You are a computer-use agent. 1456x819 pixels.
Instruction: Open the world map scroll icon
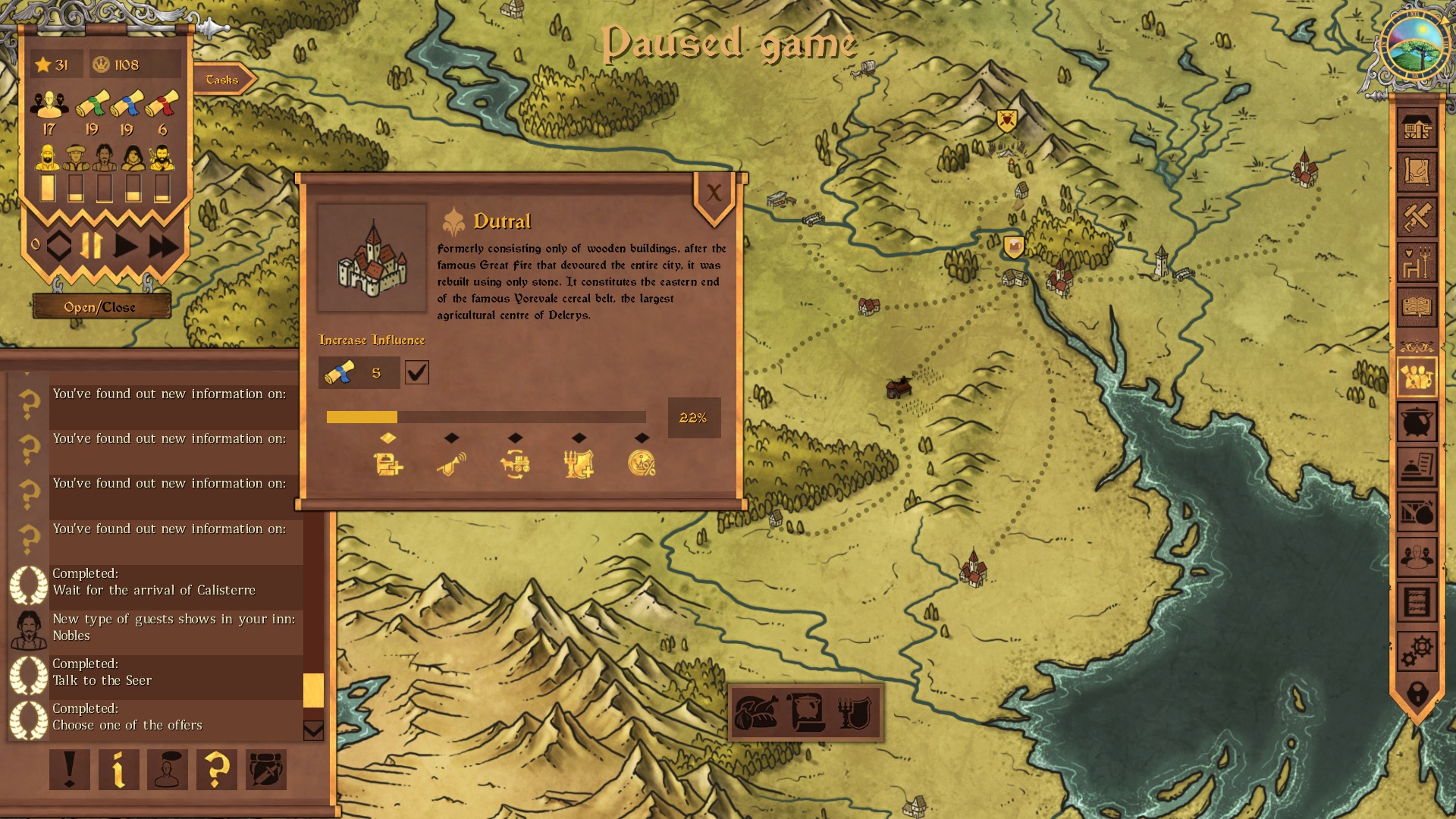coord(1417,172)
